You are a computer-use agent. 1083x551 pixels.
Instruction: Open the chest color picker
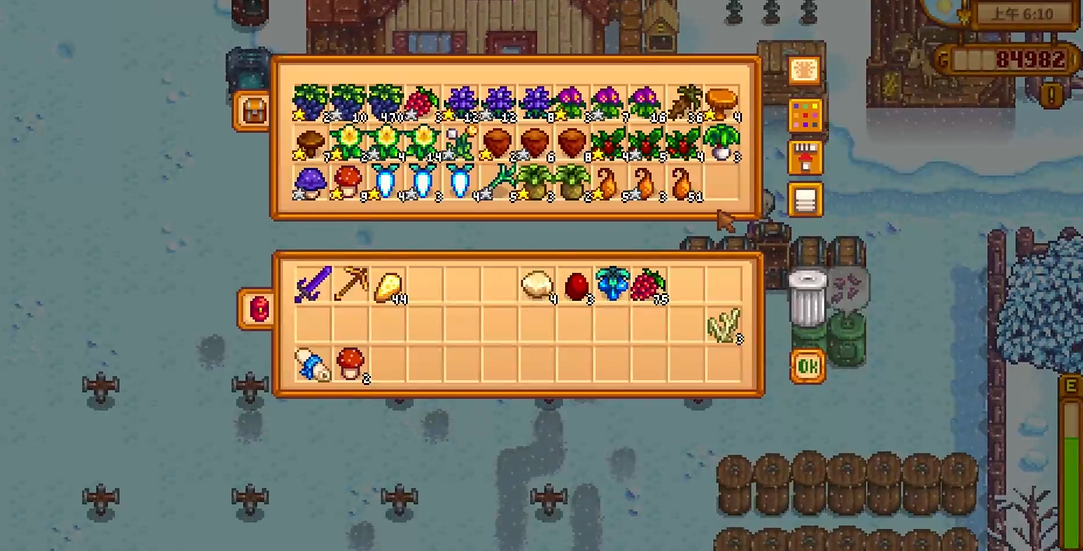coord(804,114)
